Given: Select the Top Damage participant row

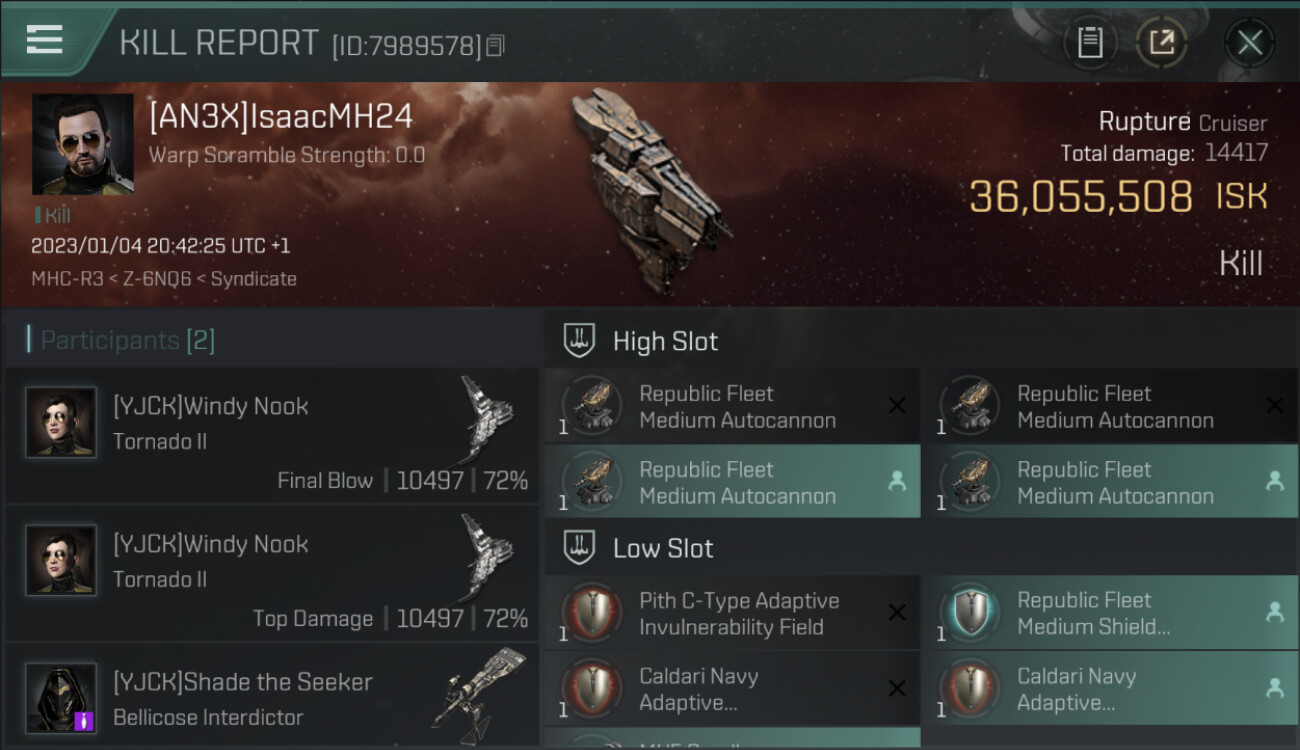Looking at the screenshot, I should point(272,573).
